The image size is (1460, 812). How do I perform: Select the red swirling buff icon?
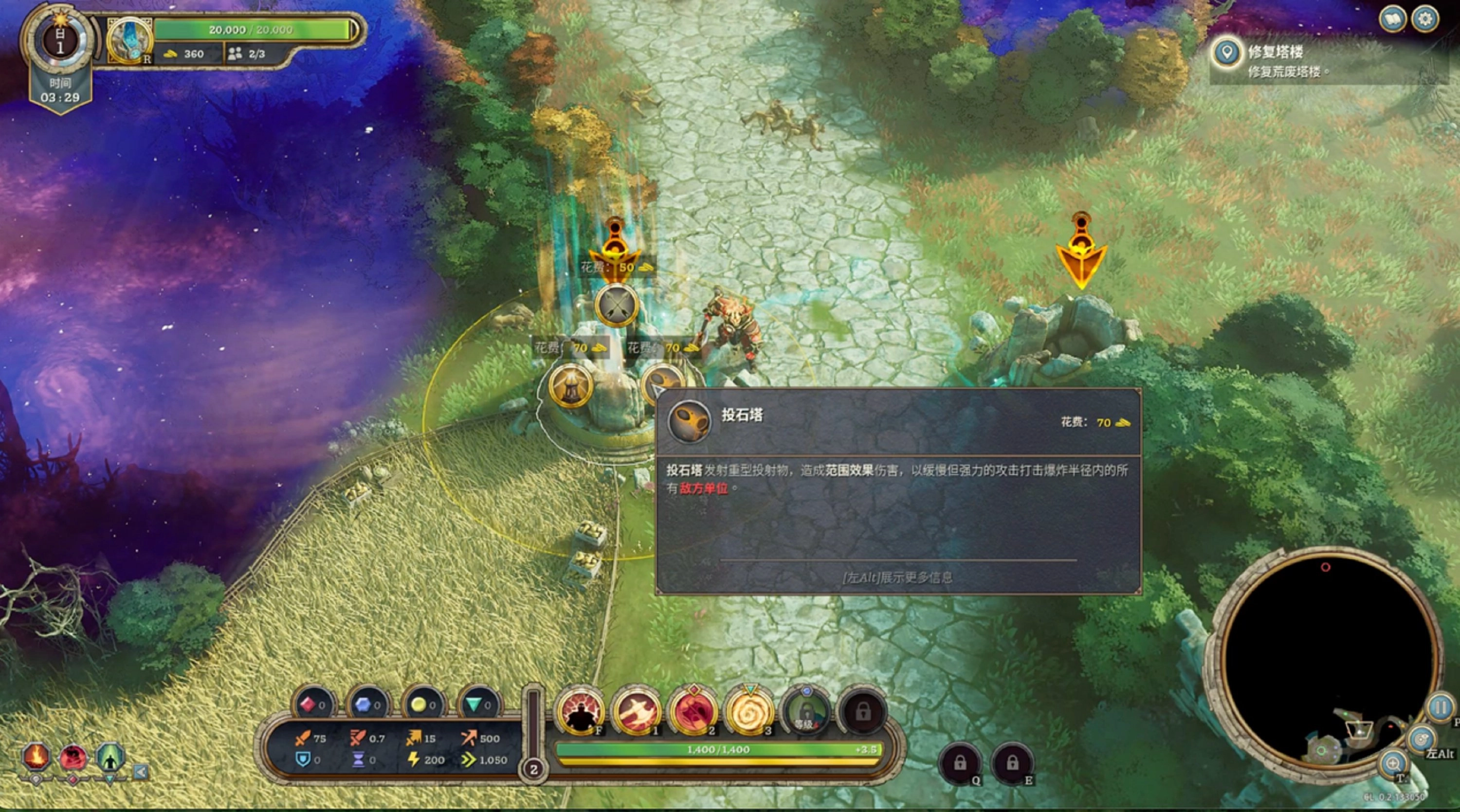point(73,757)
